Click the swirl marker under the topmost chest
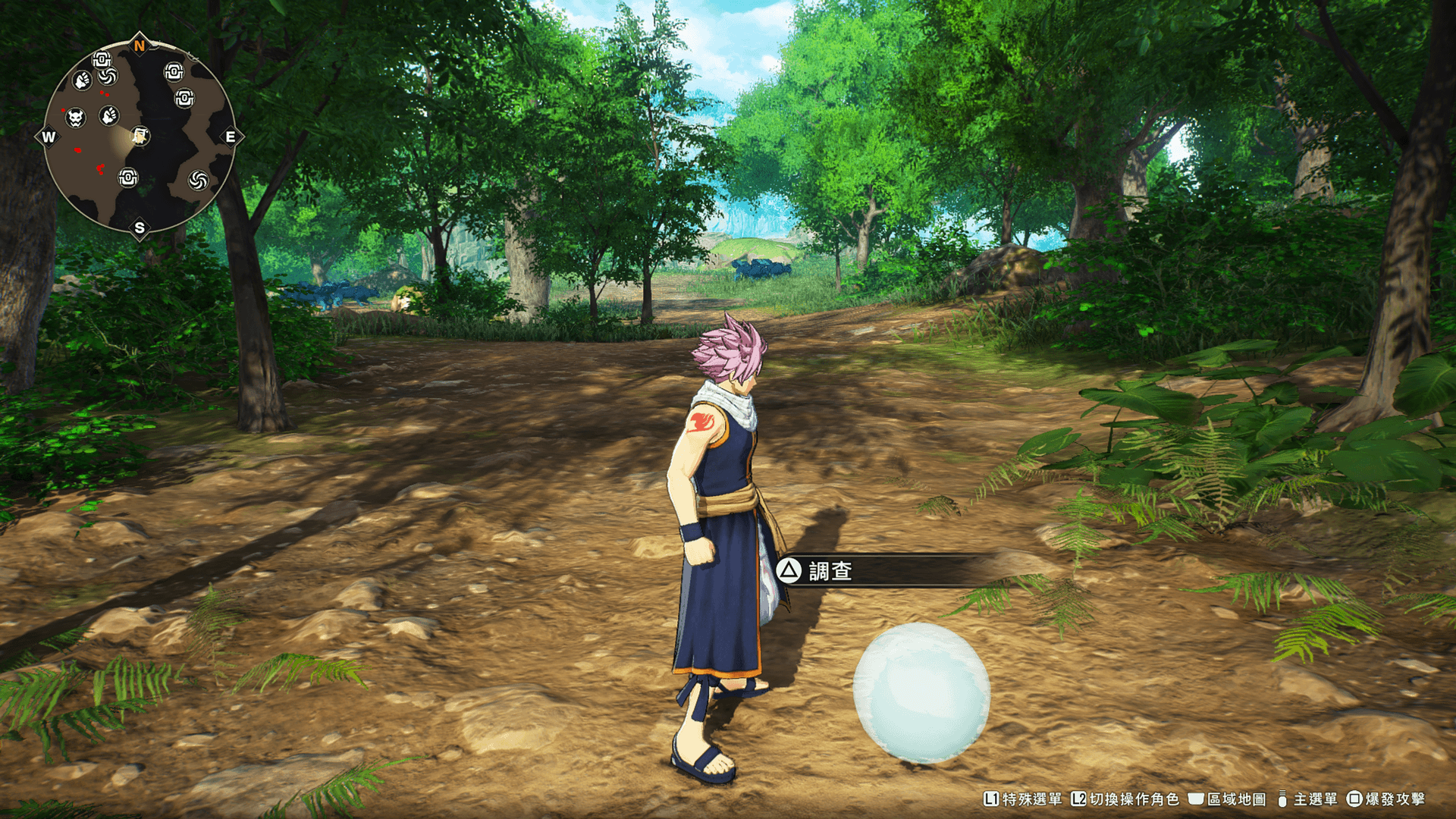The width and height of the screenshot is (1456, 819). pos(108,76)
